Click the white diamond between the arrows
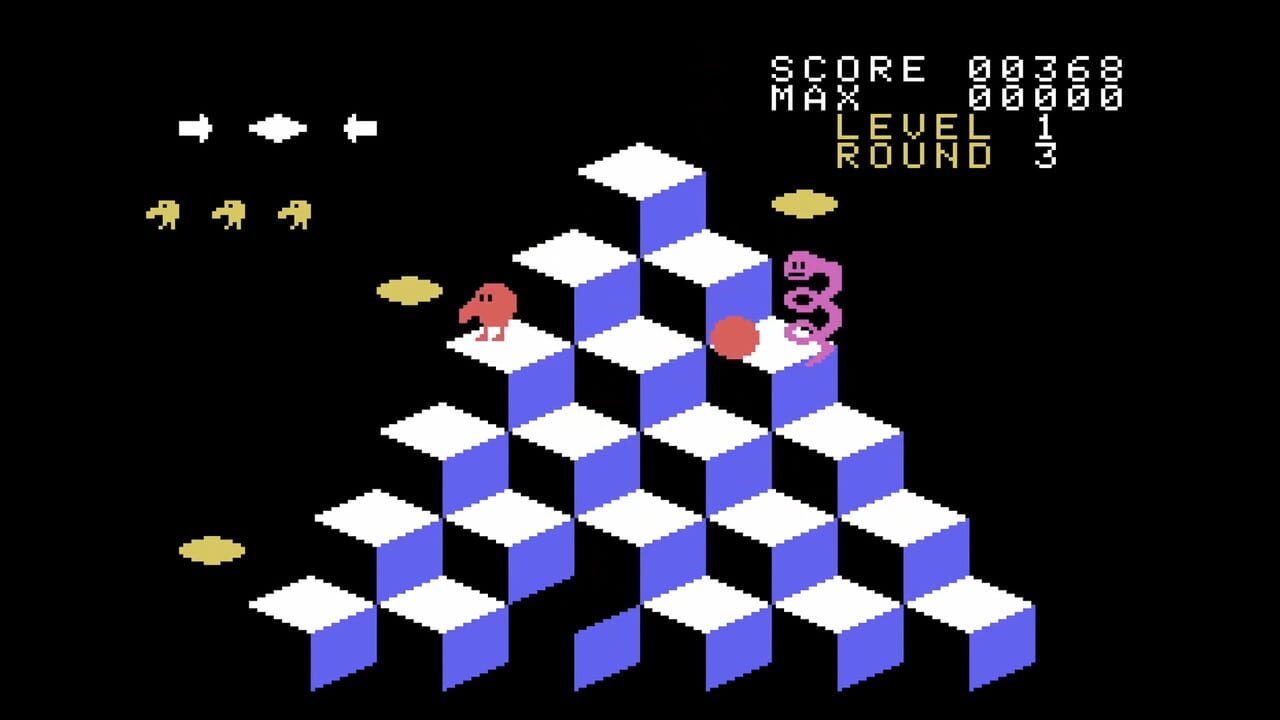The image size is (1280, 720). (276, 126)
